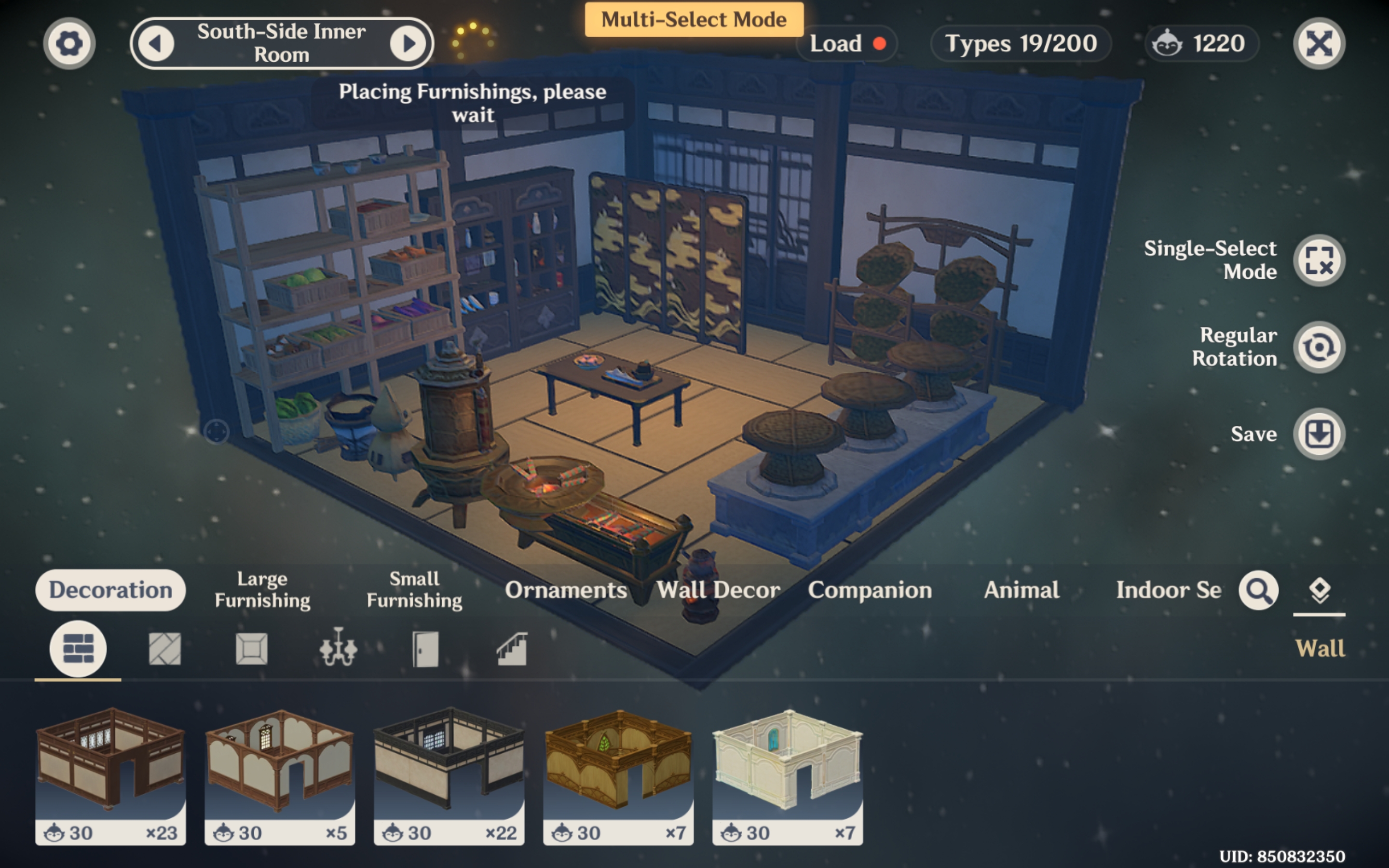1389x868 pixels.
Task: Toggle Regular Rotation mode
Action: (1320, 347)
